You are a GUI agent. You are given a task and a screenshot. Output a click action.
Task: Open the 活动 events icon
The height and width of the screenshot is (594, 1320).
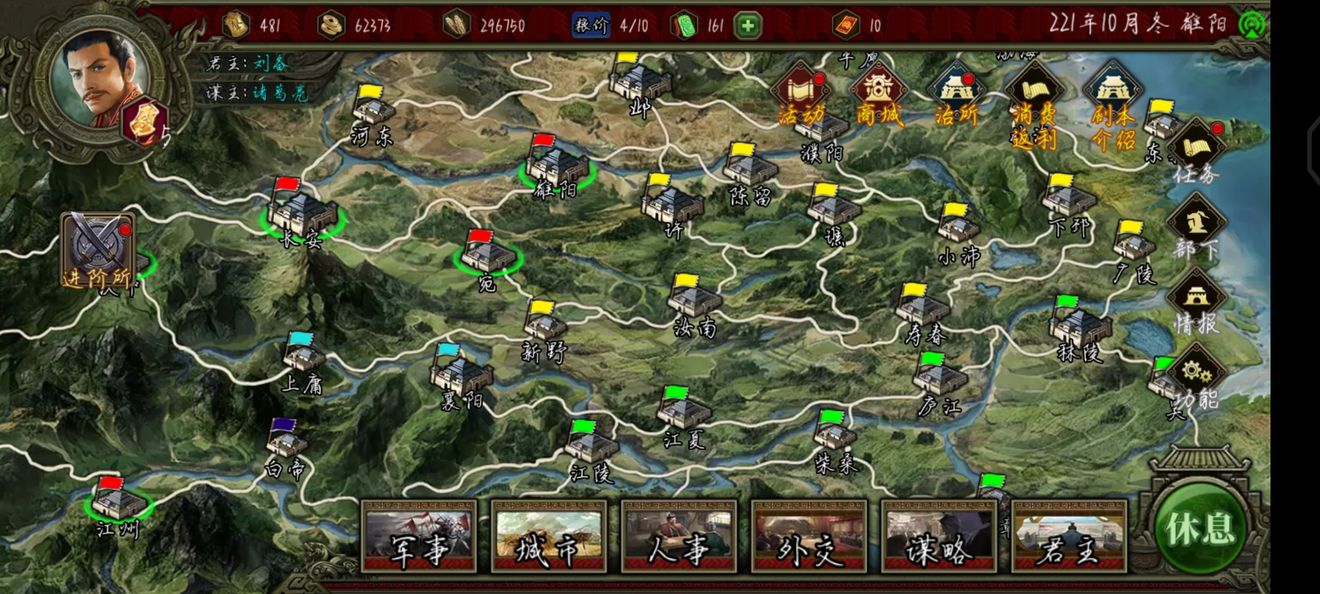800,95
